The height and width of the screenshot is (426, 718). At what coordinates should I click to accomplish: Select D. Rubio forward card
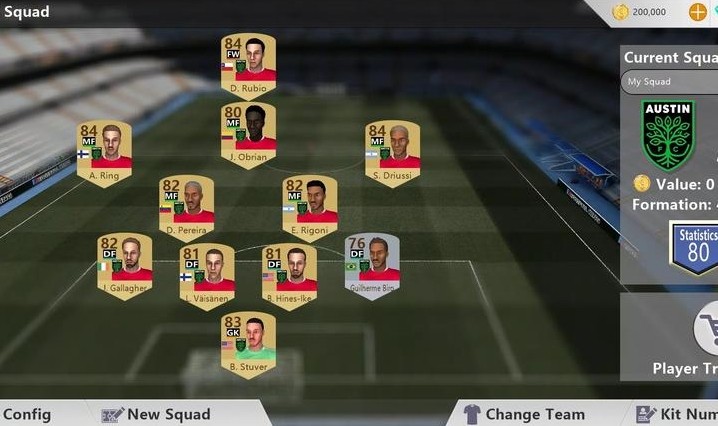point(248,64)
